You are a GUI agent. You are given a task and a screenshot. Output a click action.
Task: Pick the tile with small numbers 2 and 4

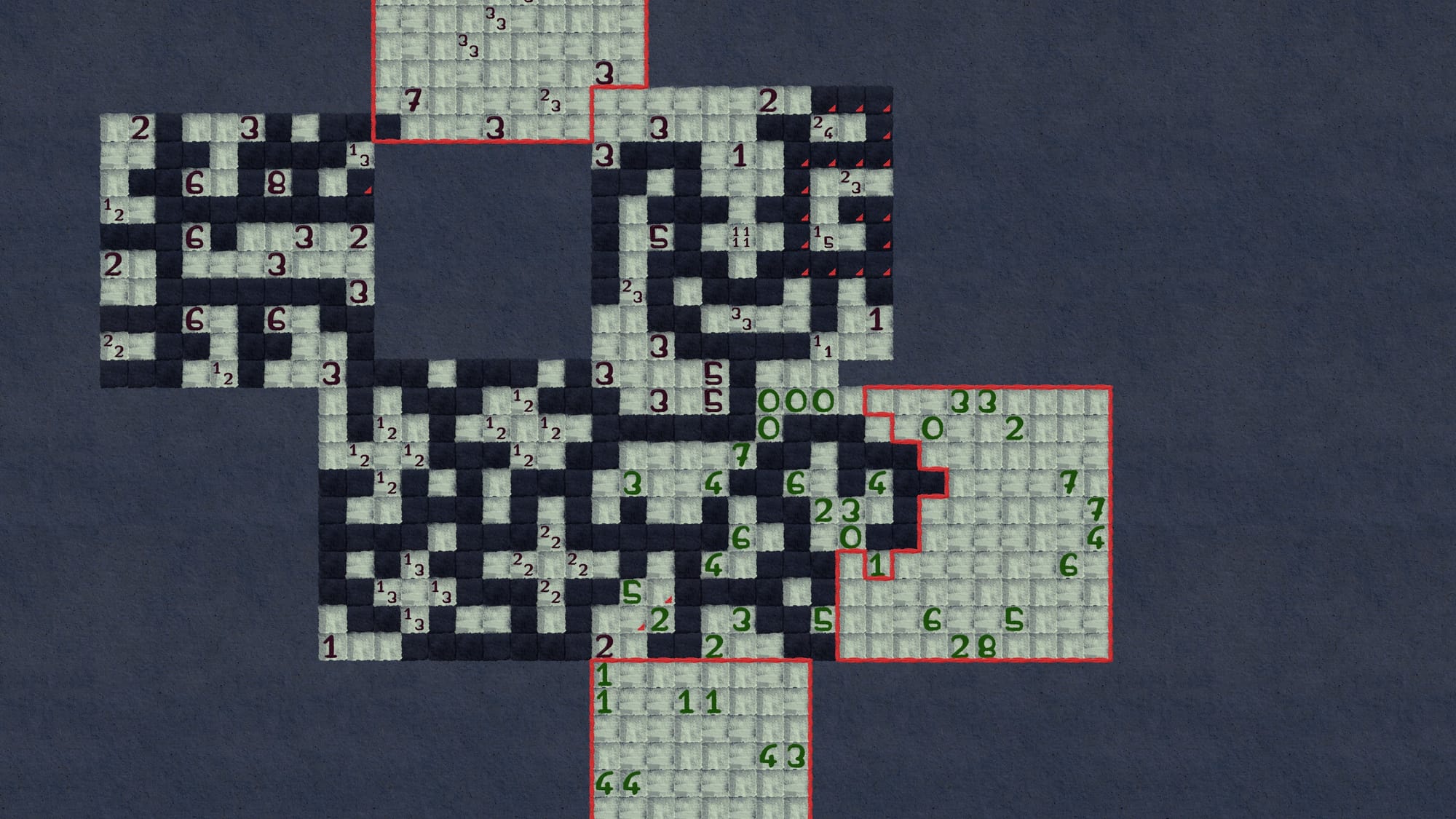coord(823,127)
